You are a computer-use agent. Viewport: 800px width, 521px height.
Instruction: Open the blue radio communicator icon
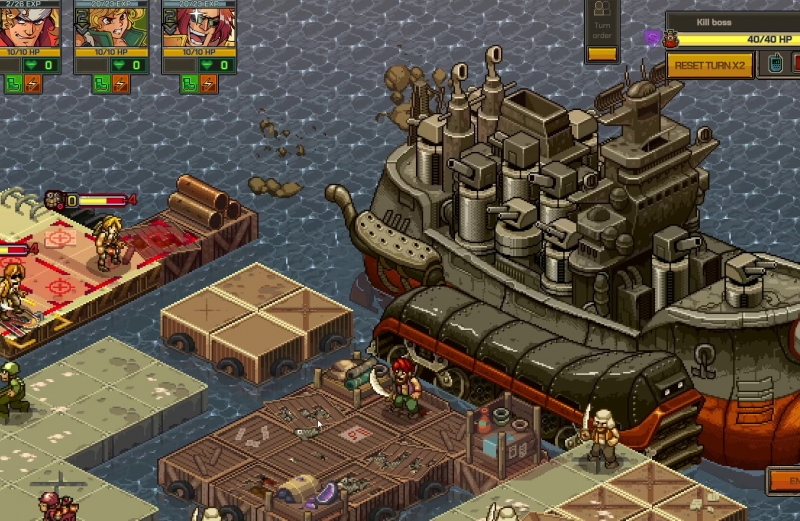coord(773,65)
